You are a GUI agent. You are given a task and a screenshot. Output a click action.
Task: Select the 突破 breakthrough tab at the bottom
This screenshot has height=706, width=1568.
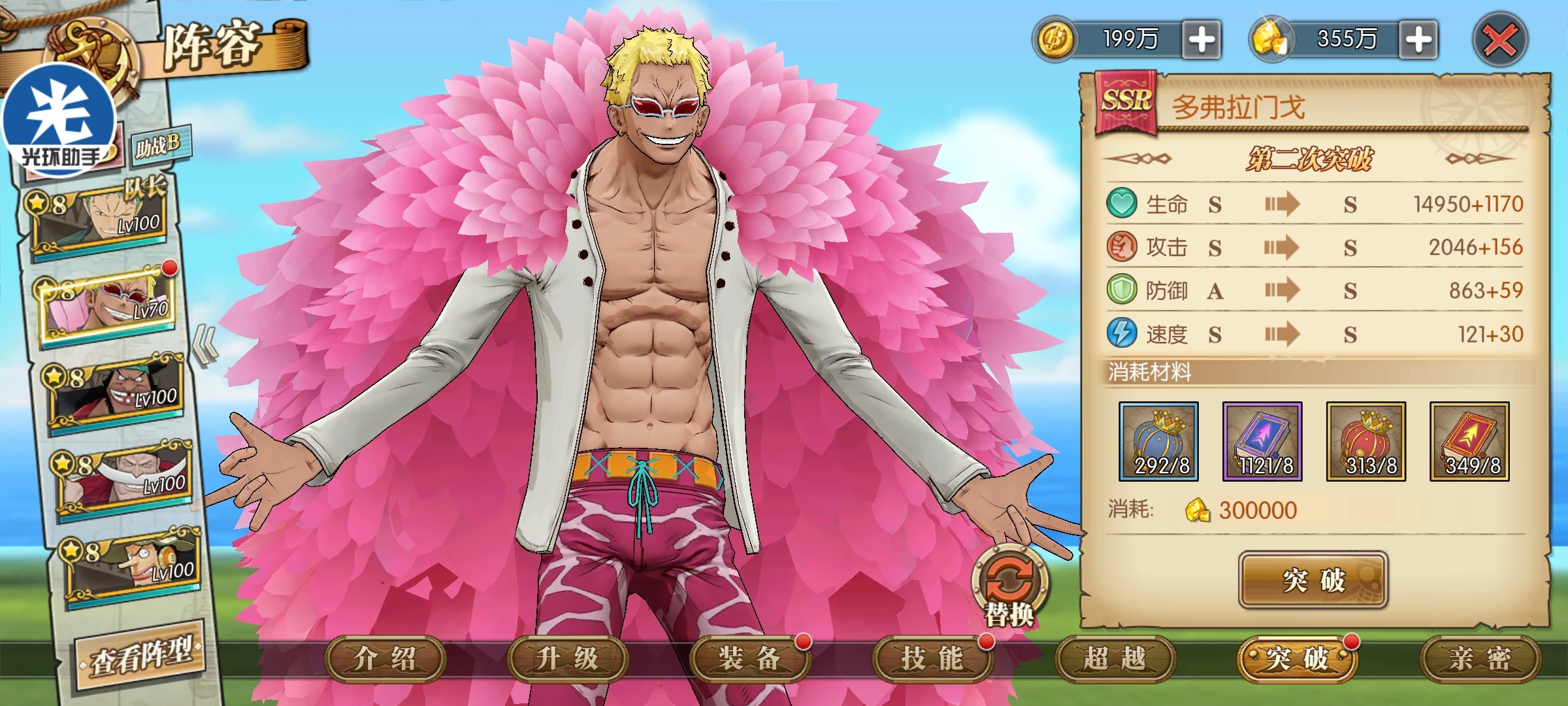1297,659
